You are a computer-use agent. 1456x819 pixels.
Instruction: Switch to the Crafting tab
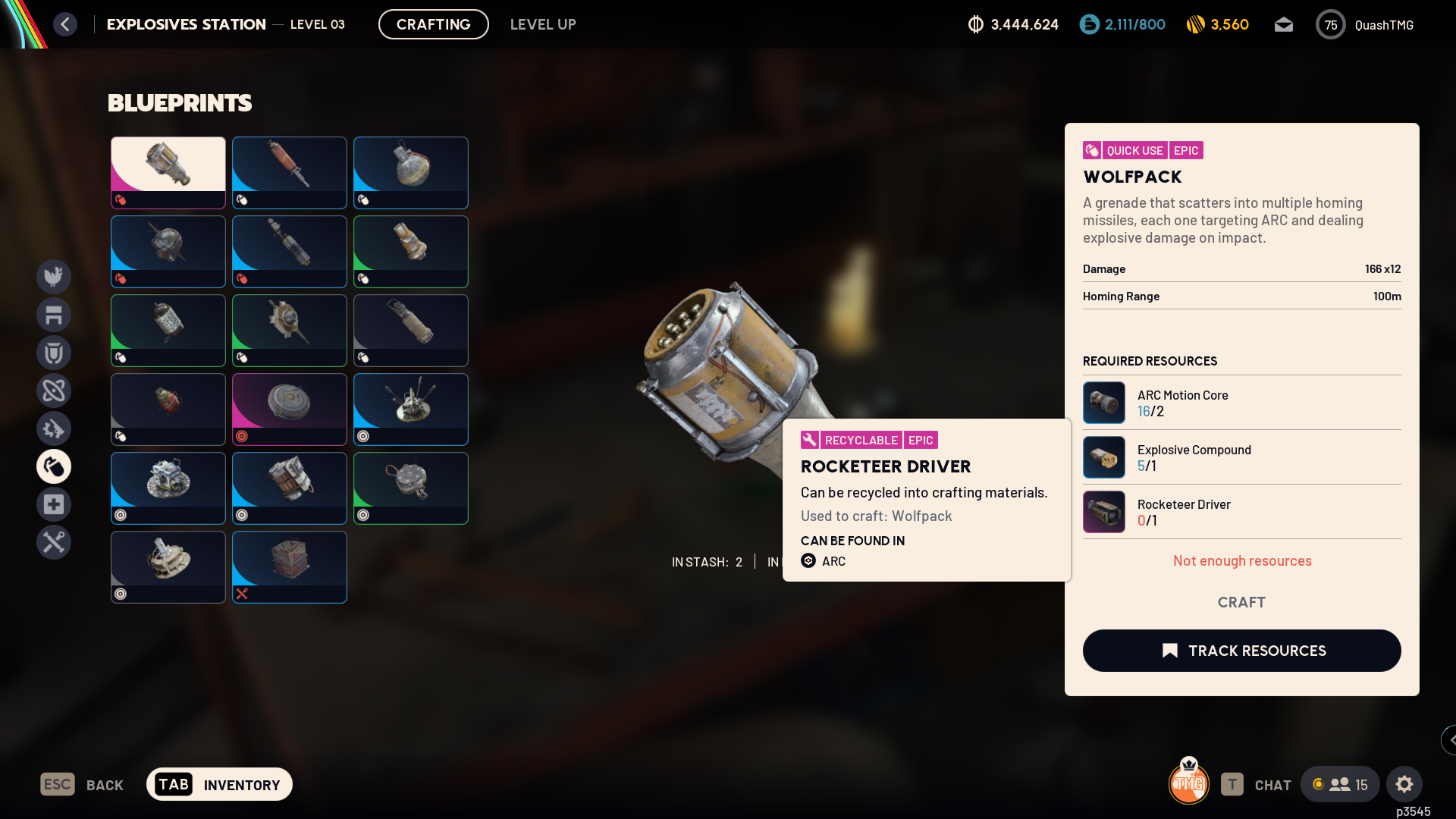[x=433, y=24]
